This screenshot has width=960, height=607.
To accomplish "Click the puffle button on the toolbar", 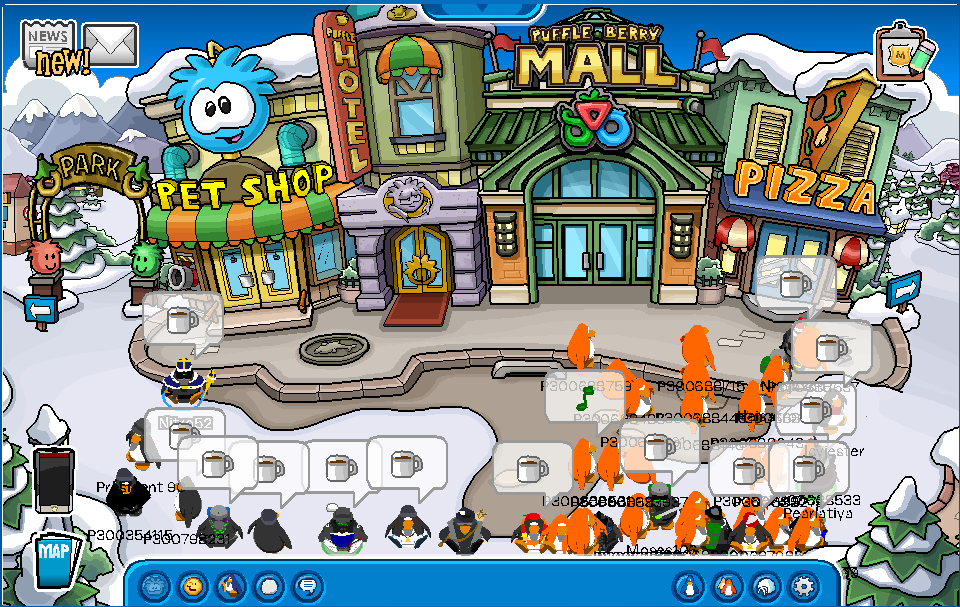I will click(x=155, y=585).
